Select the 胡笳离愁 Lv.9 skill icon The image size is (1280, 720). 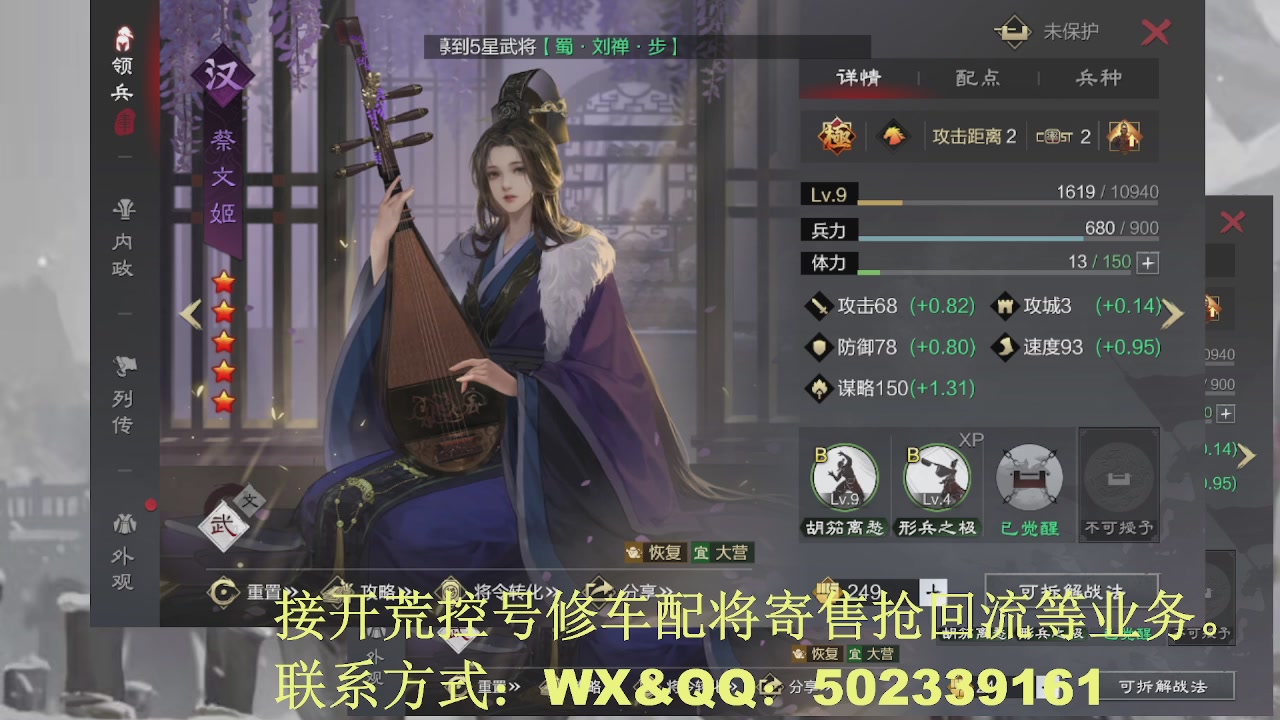pos(843,477)
